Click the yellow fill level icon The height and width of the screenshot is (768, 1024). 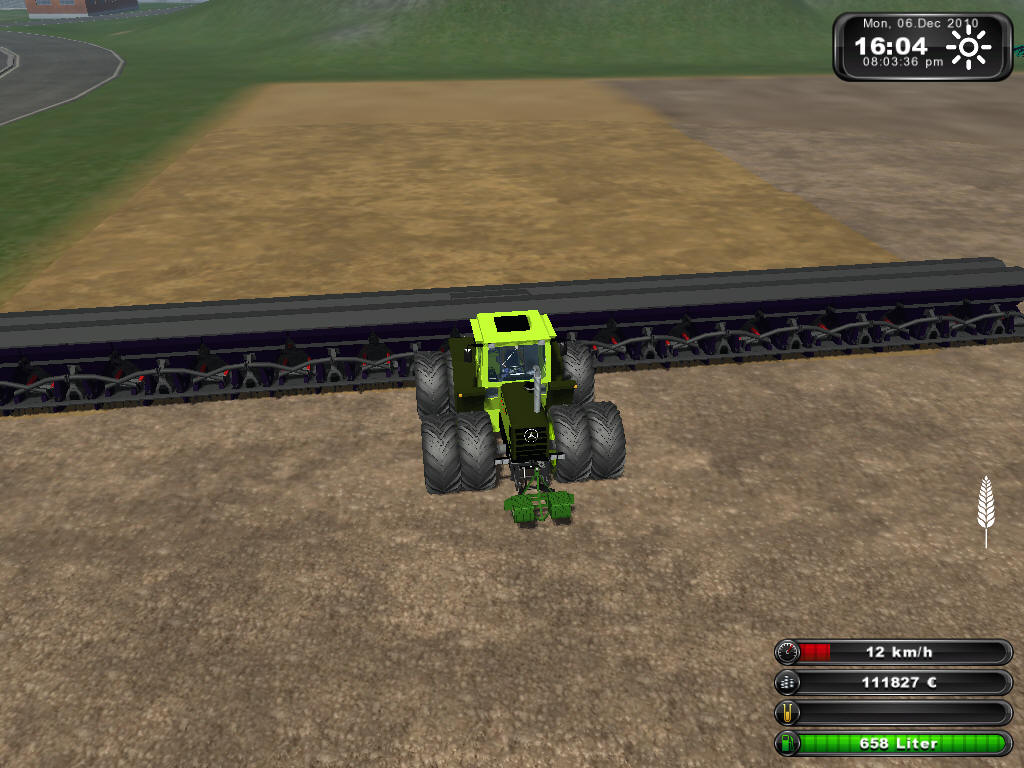tap(788, 713)
